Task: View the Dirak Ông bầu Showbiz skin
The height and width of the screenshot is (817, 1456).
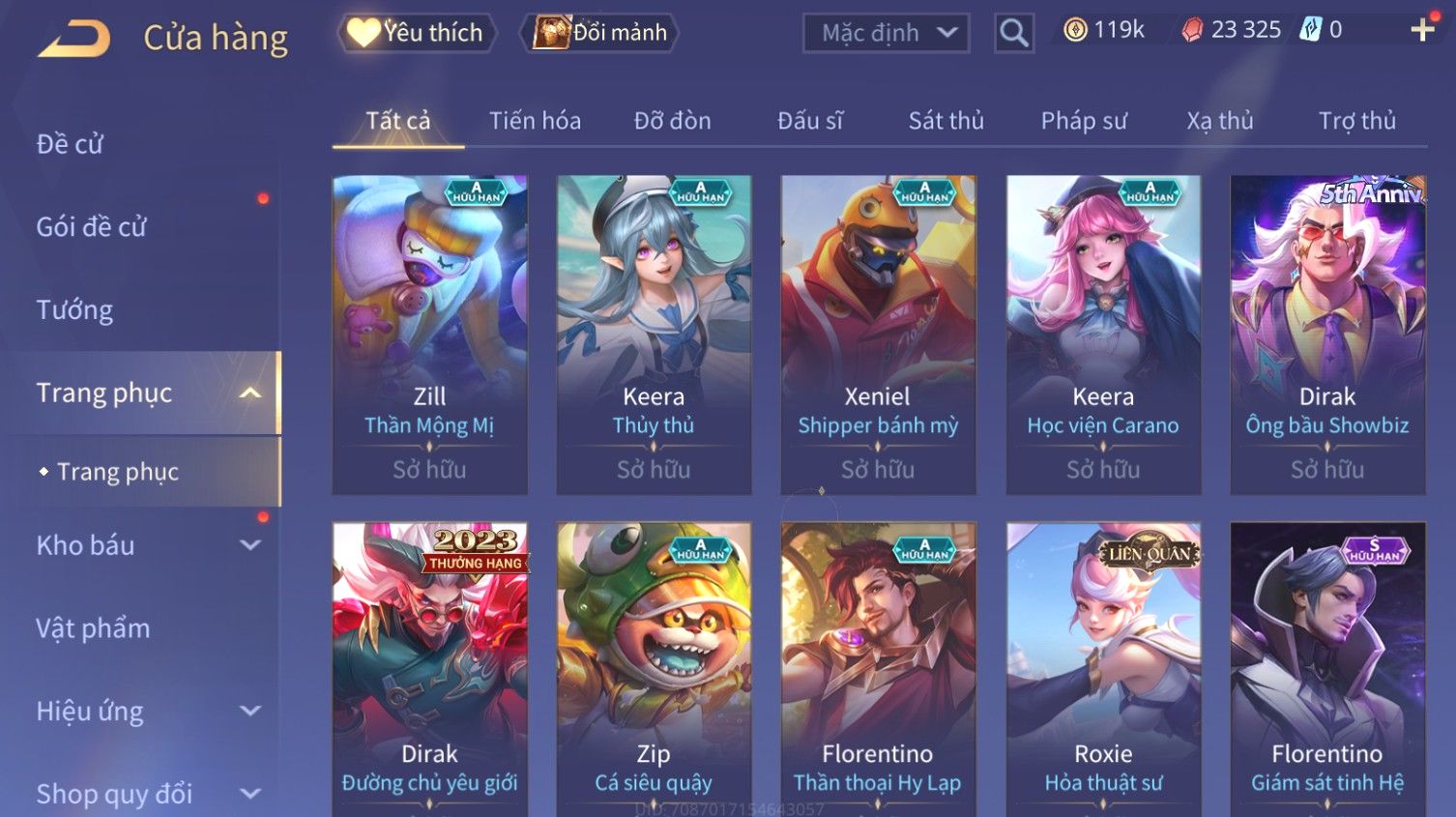Action: point(1326,334)
